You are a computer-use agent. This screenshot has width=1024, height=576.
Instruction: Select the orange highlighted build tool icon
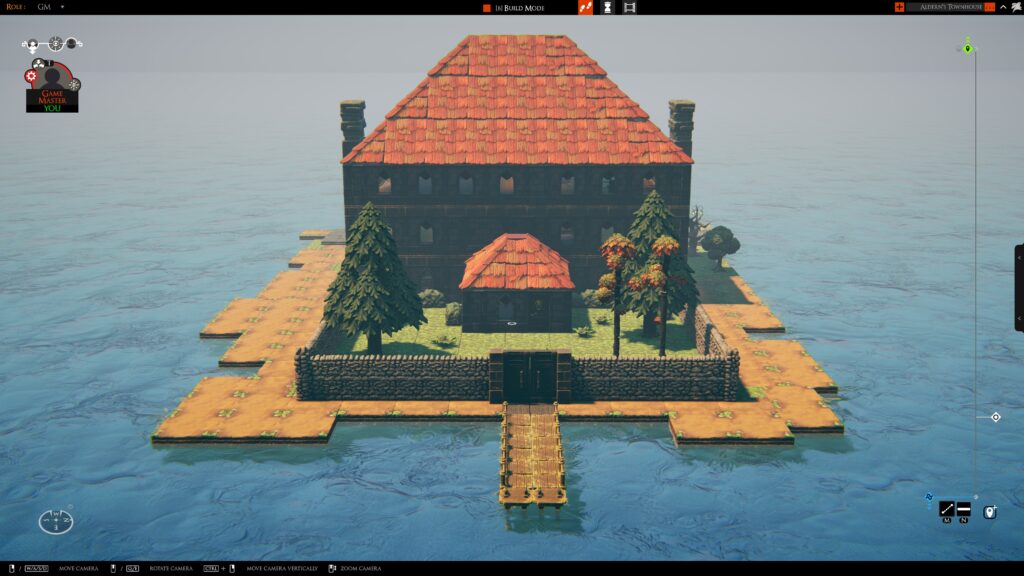point(585,8)
